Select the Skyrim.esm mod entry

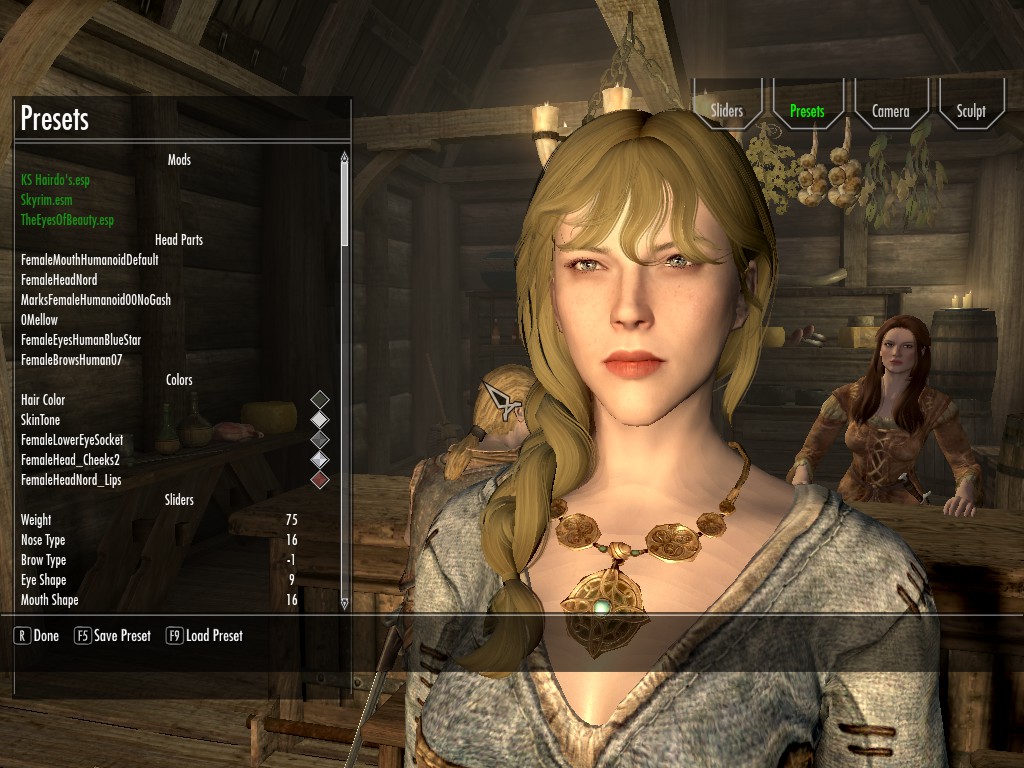pyautogui.click(x=46, y=200)
